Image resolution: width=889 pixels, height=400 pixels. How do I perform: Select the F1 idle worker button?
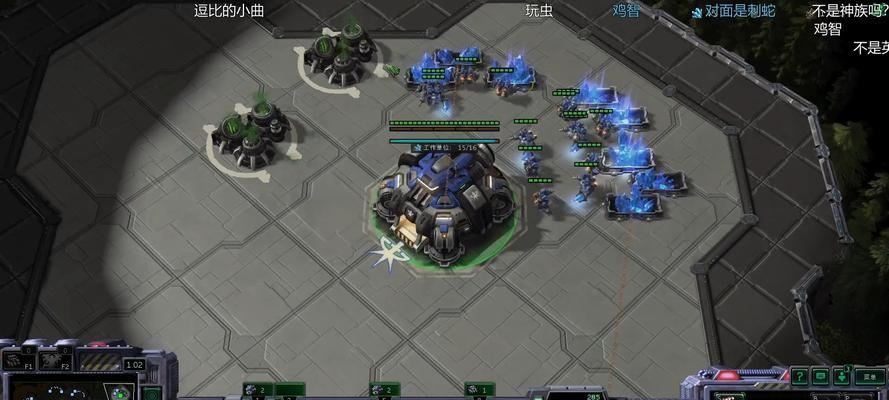pyautogui.click(x=16, y=360)
